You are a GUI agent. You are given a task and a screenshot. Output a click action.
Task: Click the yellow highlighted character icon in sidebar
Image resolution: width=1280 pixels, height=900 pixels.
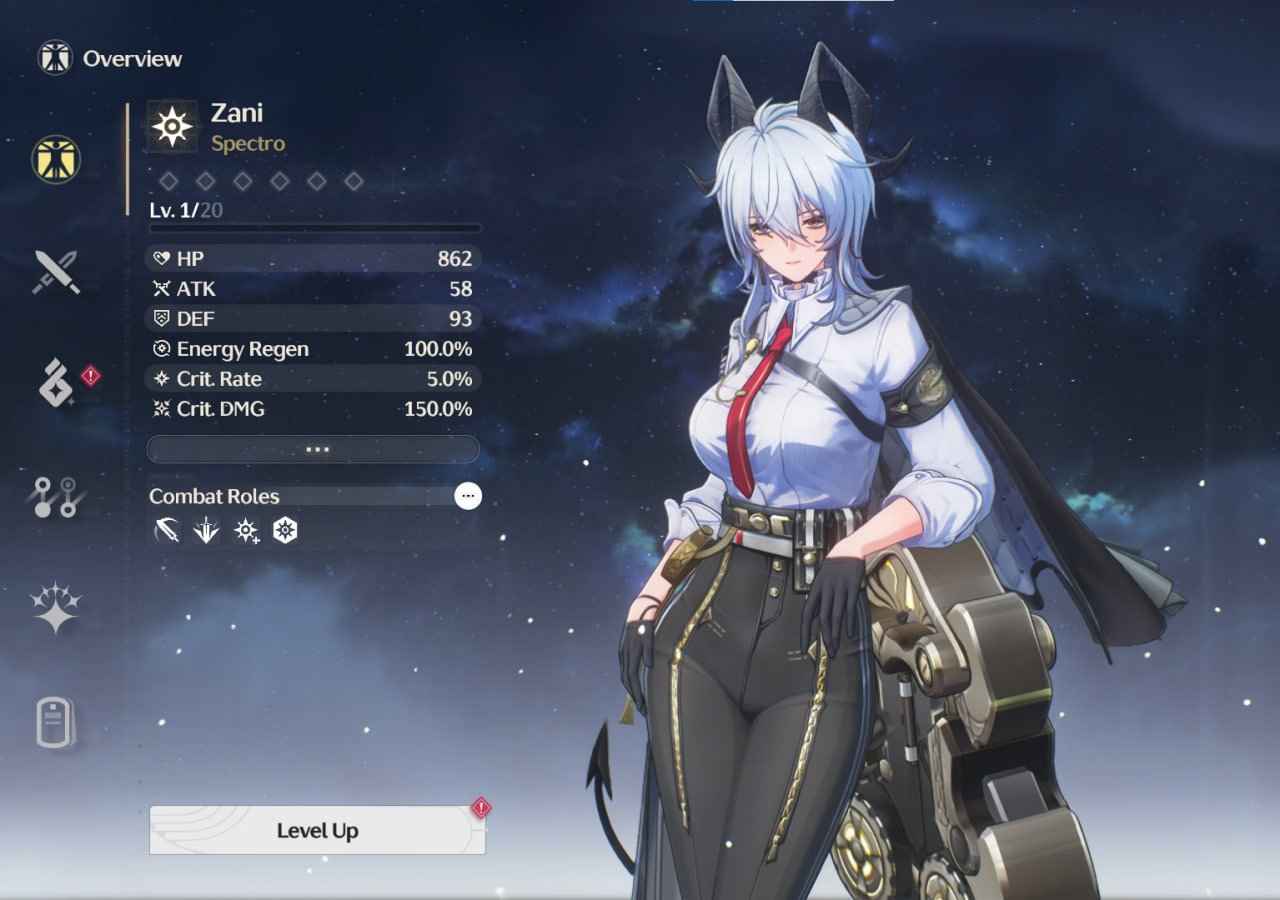55,160
